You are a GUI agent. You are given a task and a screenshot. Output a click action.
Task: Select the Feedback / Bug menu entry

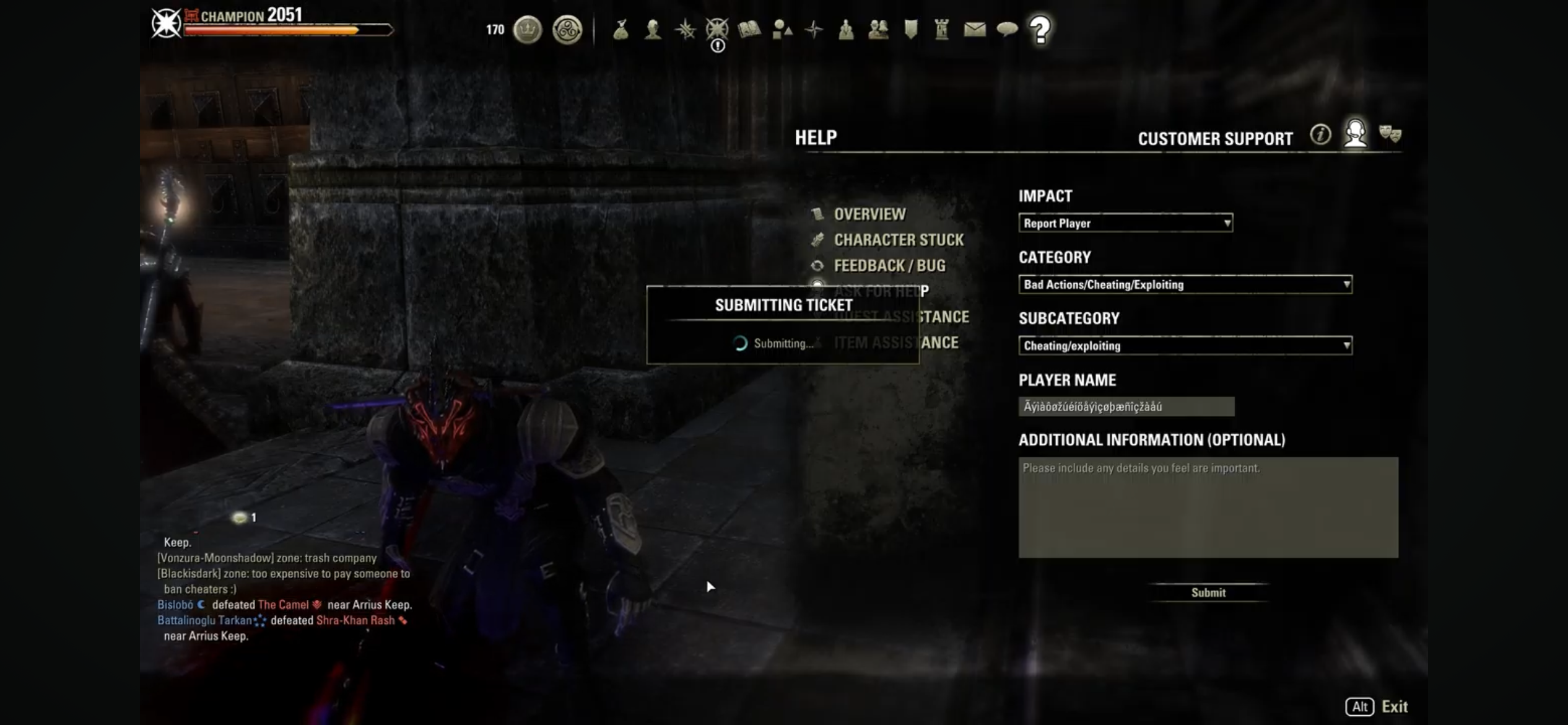click(x=890, y=265)
